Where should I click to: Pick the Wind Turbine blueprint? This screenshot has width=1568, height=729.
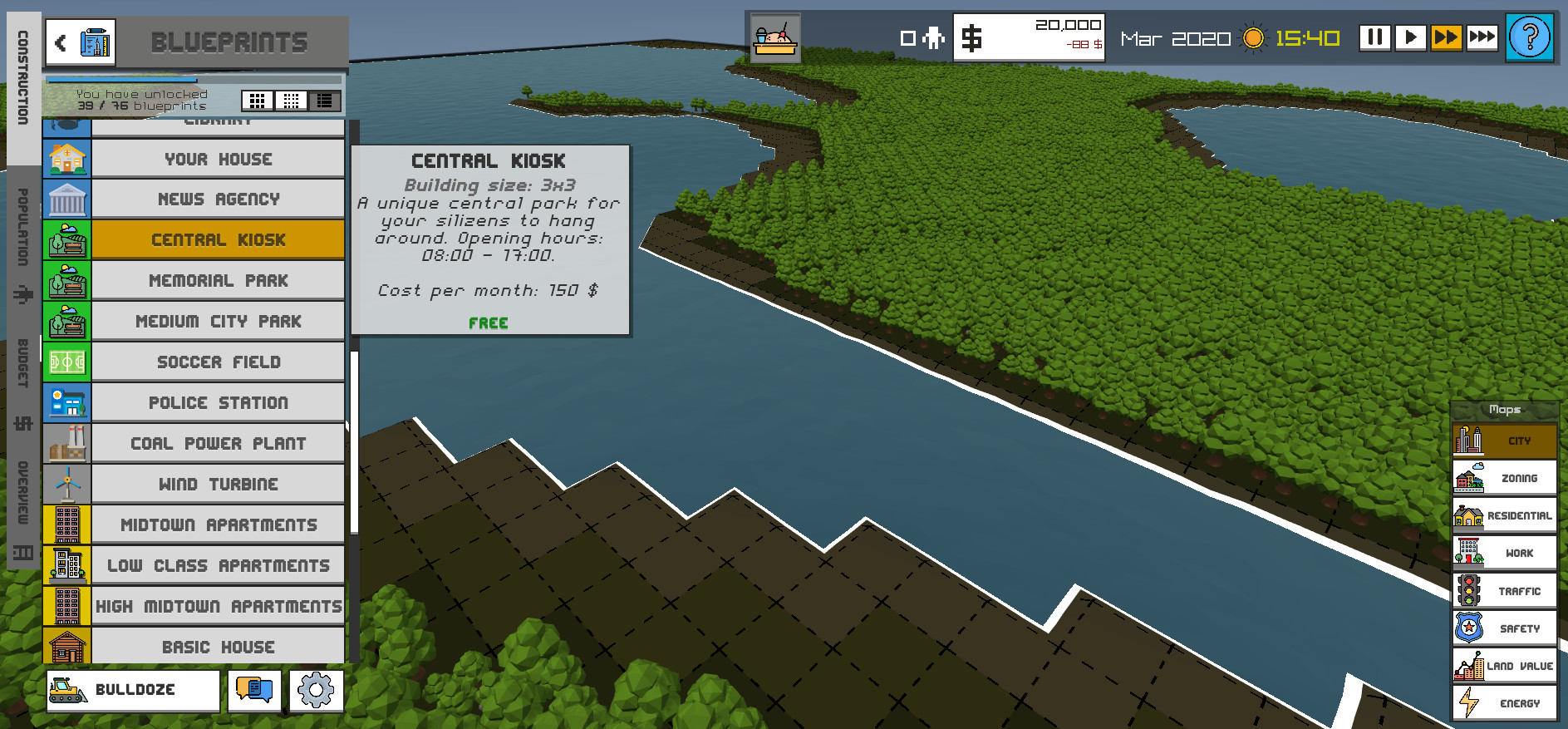click(x=218, y=485)
